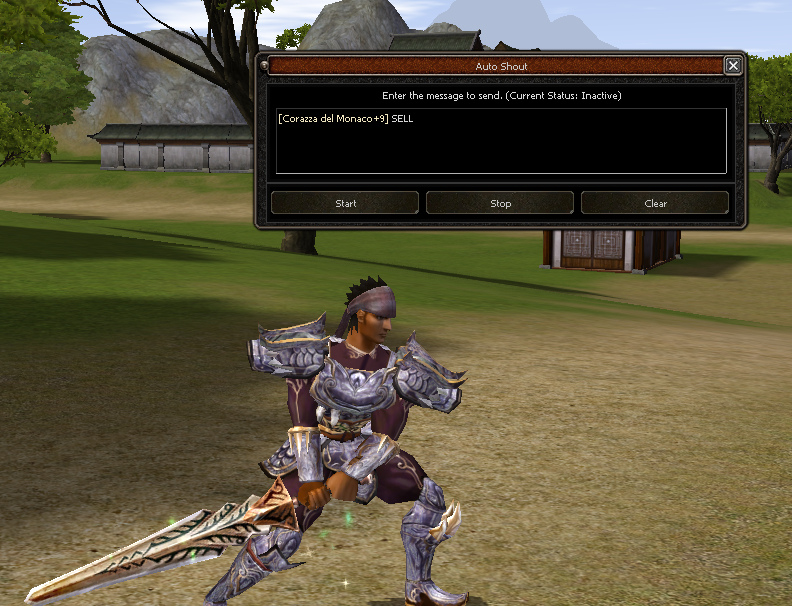
Task: Start the auto shout
Action: click(x=345, y=203)
